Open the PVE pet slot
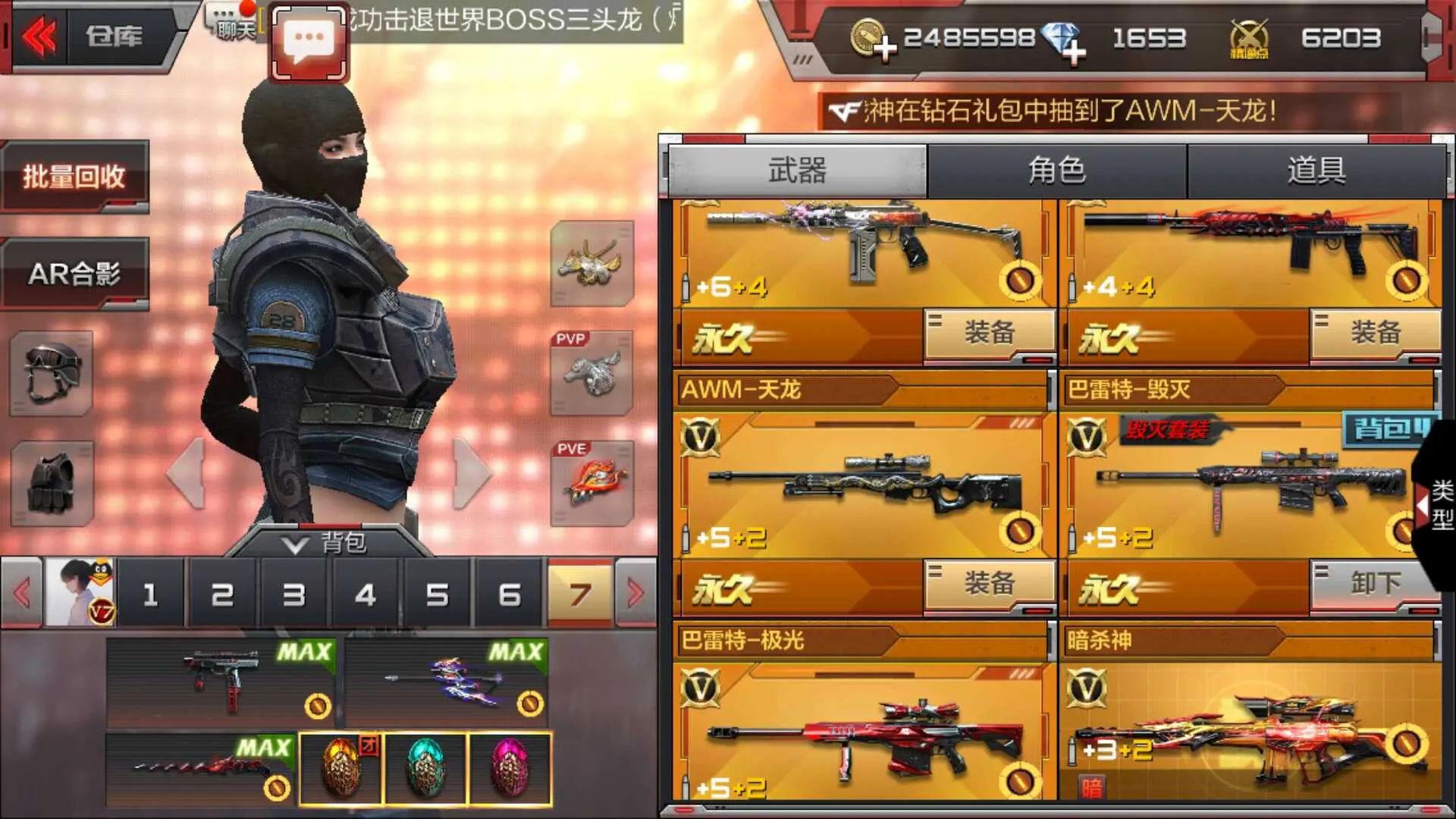 pyautogui.click(x=592, y=484)
